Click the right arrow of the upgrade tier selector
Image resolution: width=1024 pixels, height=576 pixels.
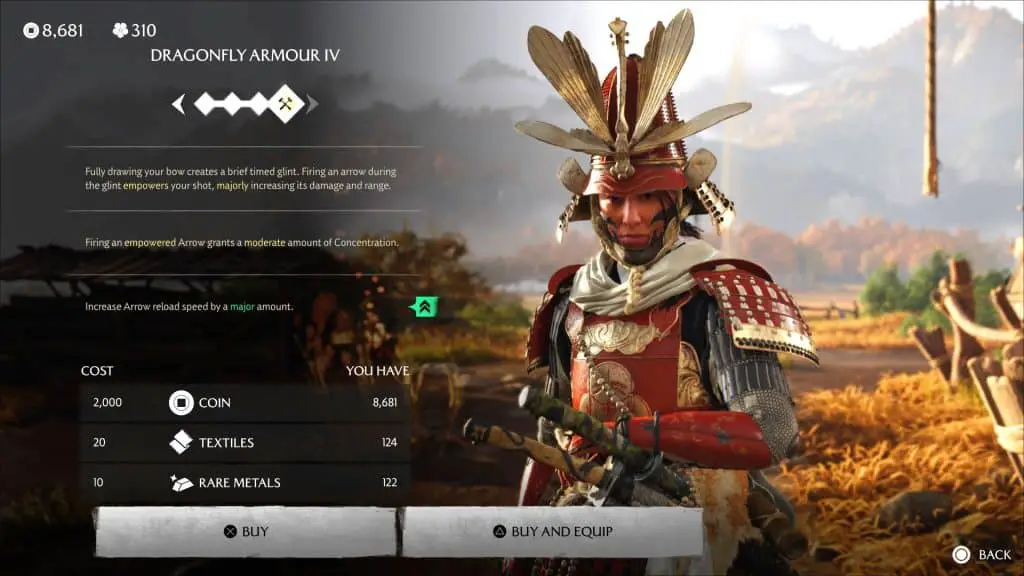coord(313,103)
